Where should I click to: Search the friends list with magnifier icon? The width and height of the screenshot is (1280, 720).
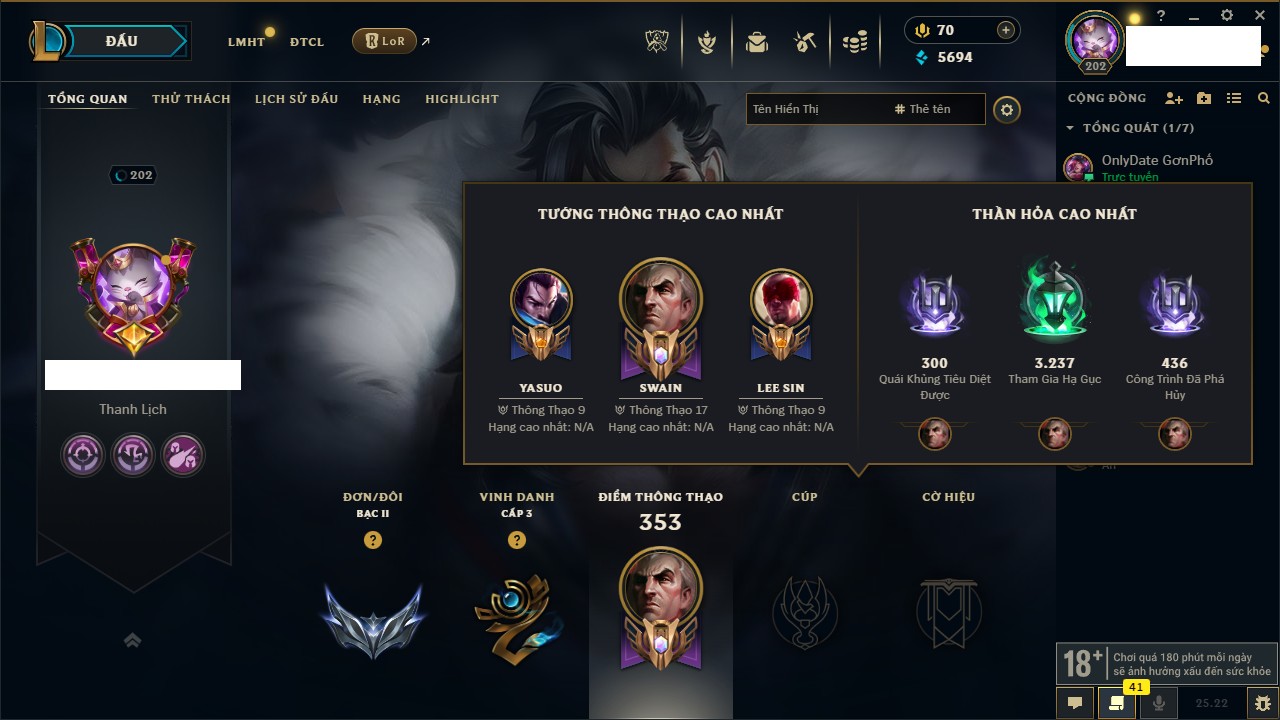[1264, 98]
